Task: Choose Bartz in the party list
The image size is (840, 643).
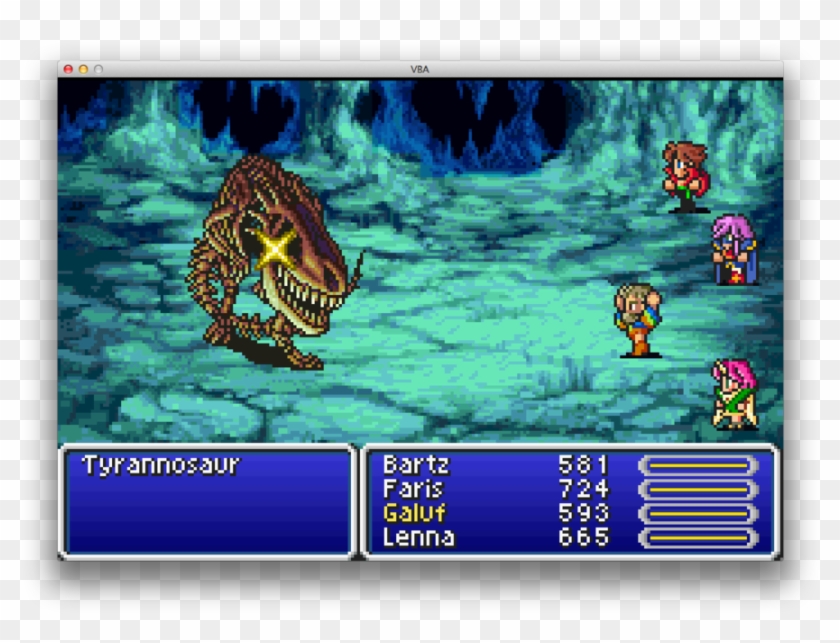Action: click(x=416, y=465)
